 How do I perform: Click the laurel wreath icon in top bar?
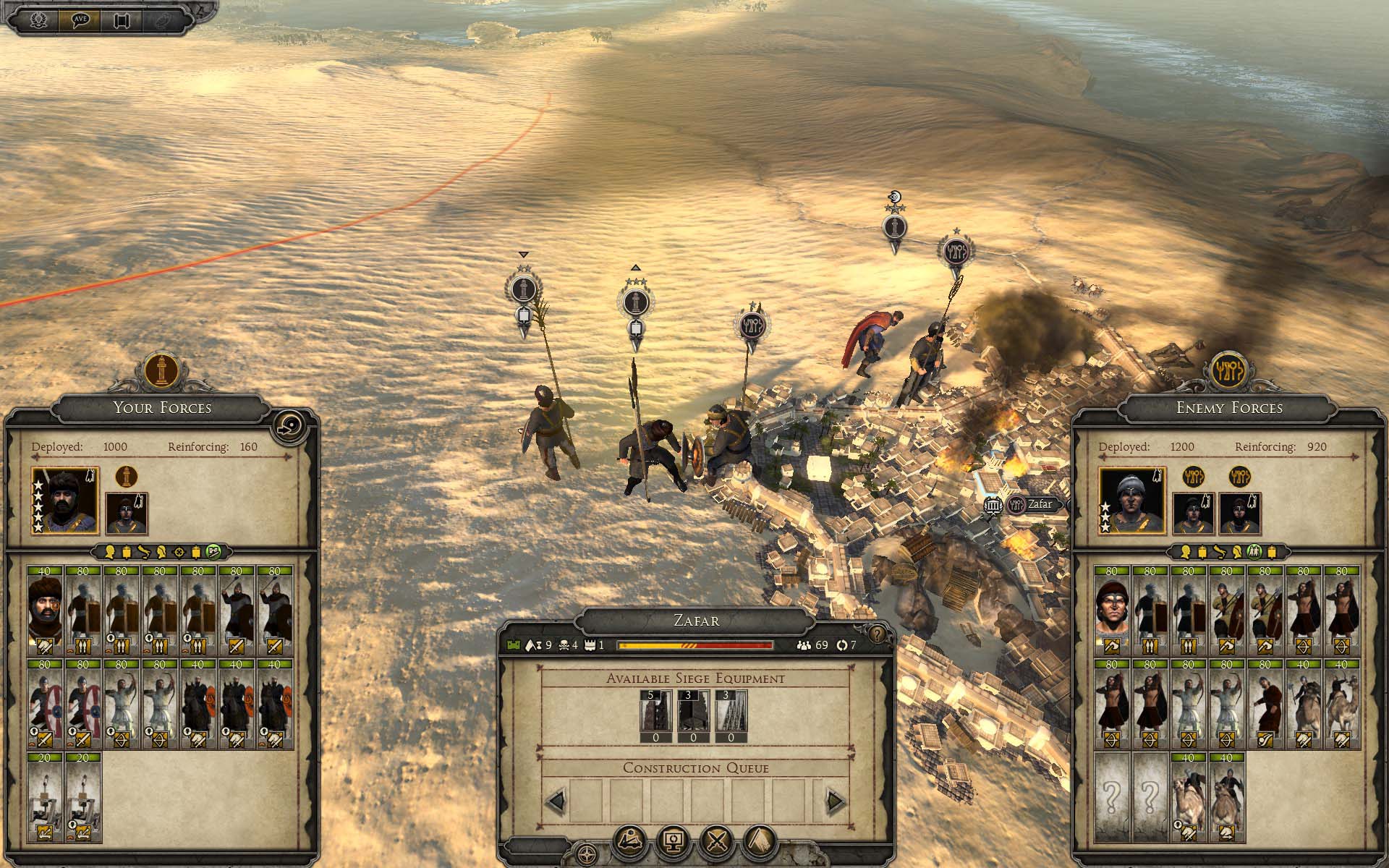click(38, 20)
